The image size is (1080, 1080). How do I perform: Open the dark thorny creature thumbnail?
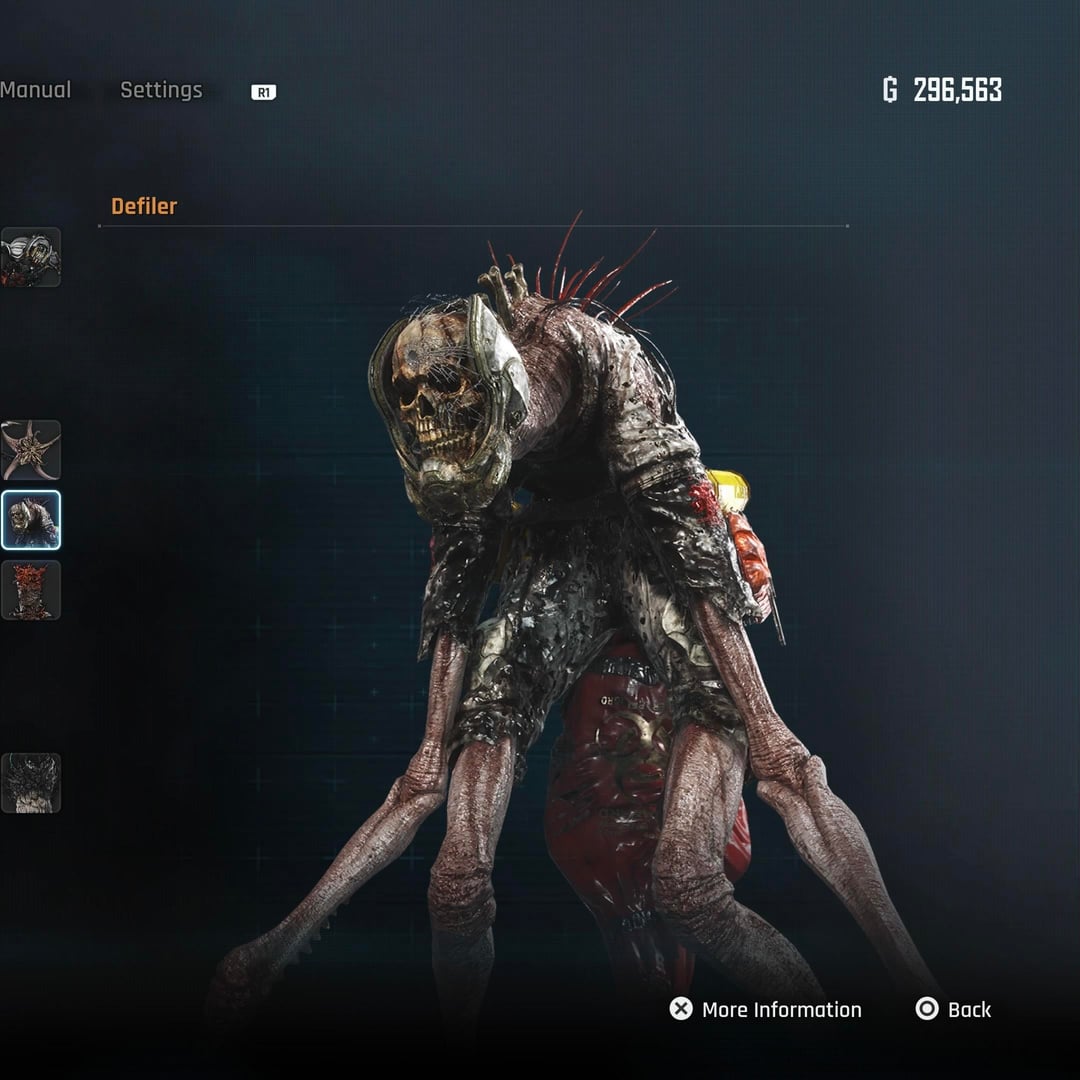point(31,783)
